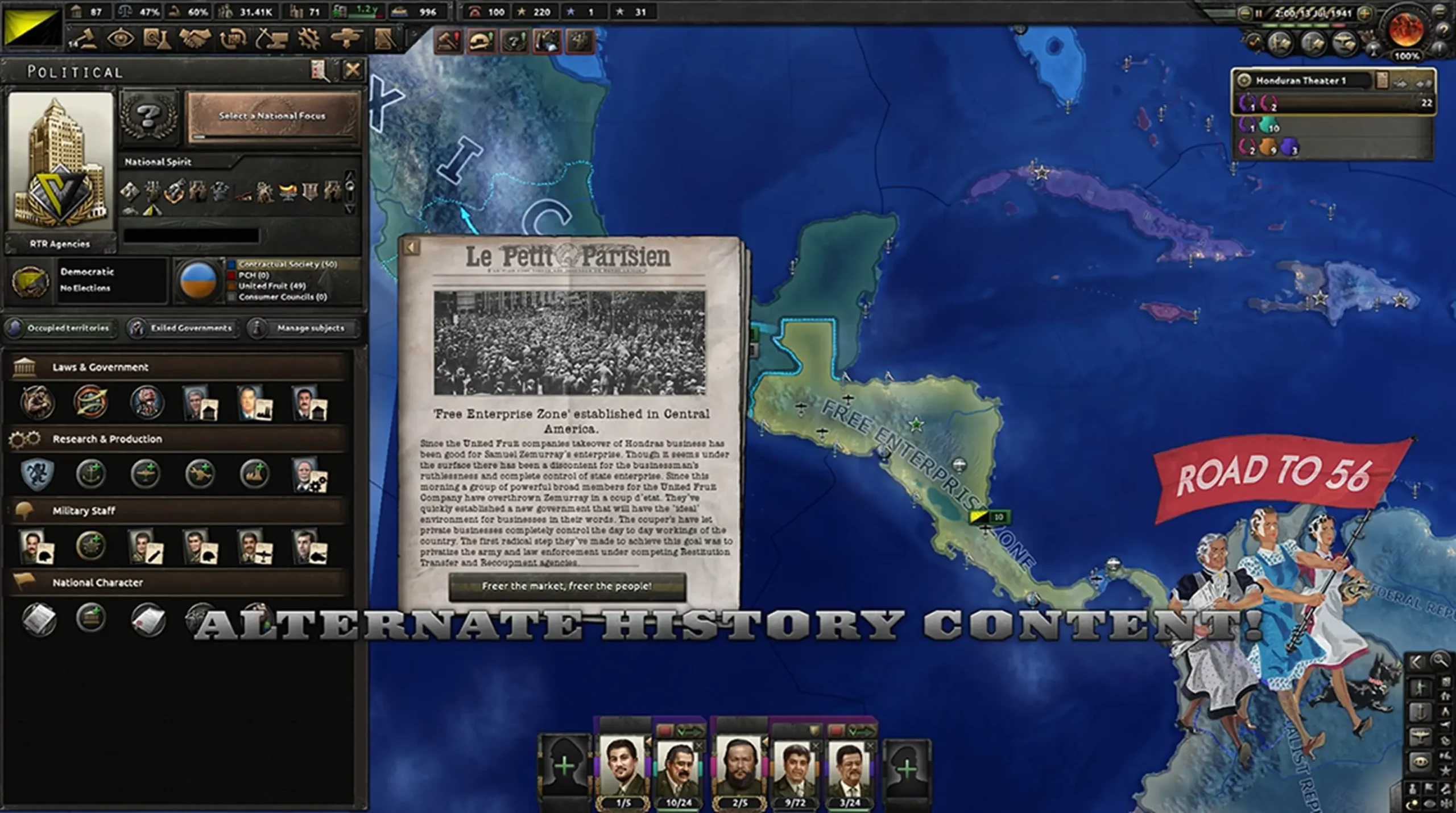Close the Political panel
Image resolution: width=1456 pixels, height=813 pixels.
[353, 71]
